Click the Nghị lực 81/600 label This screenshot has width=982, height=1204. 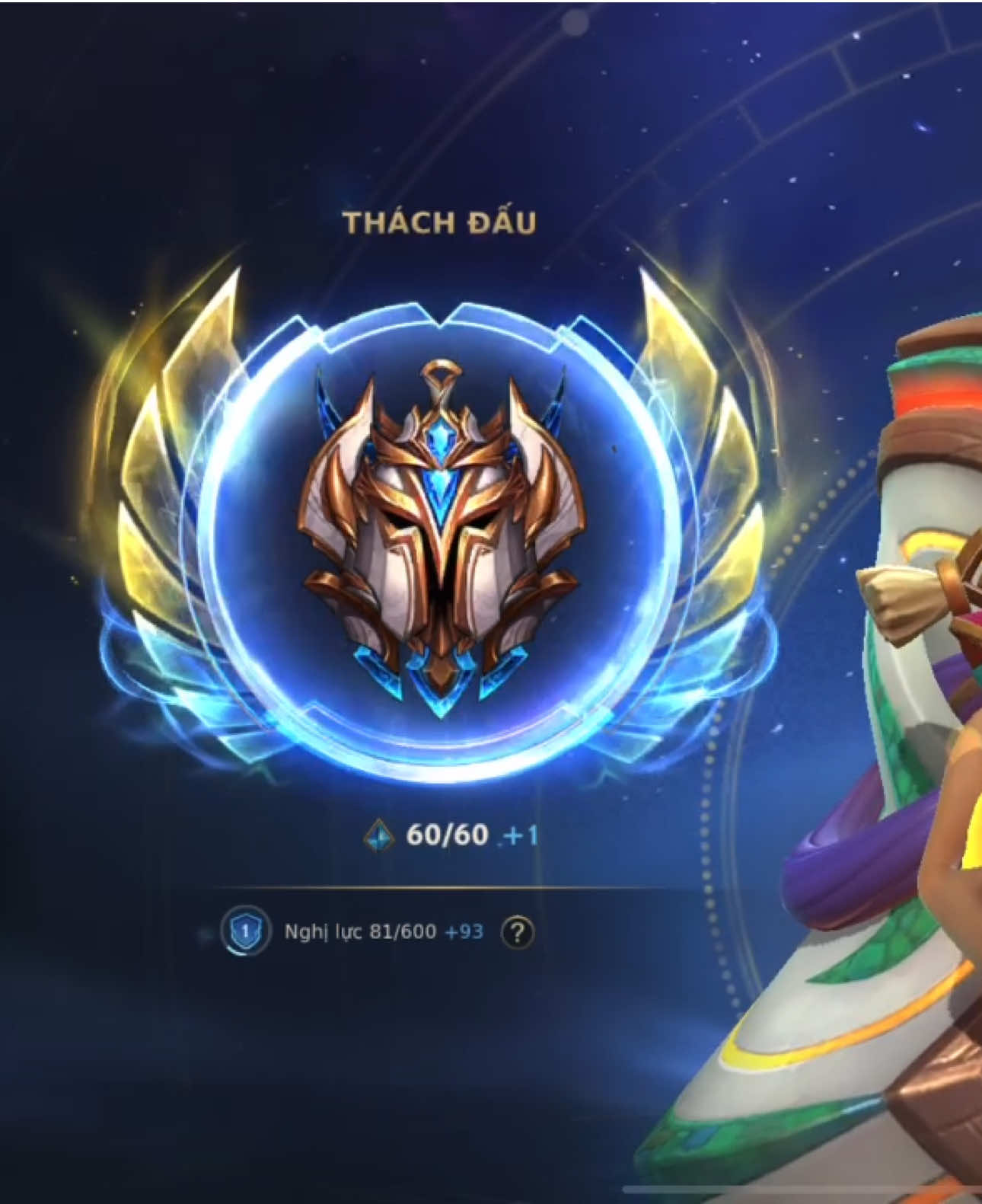pyautogui.click(x=358, y=931)
